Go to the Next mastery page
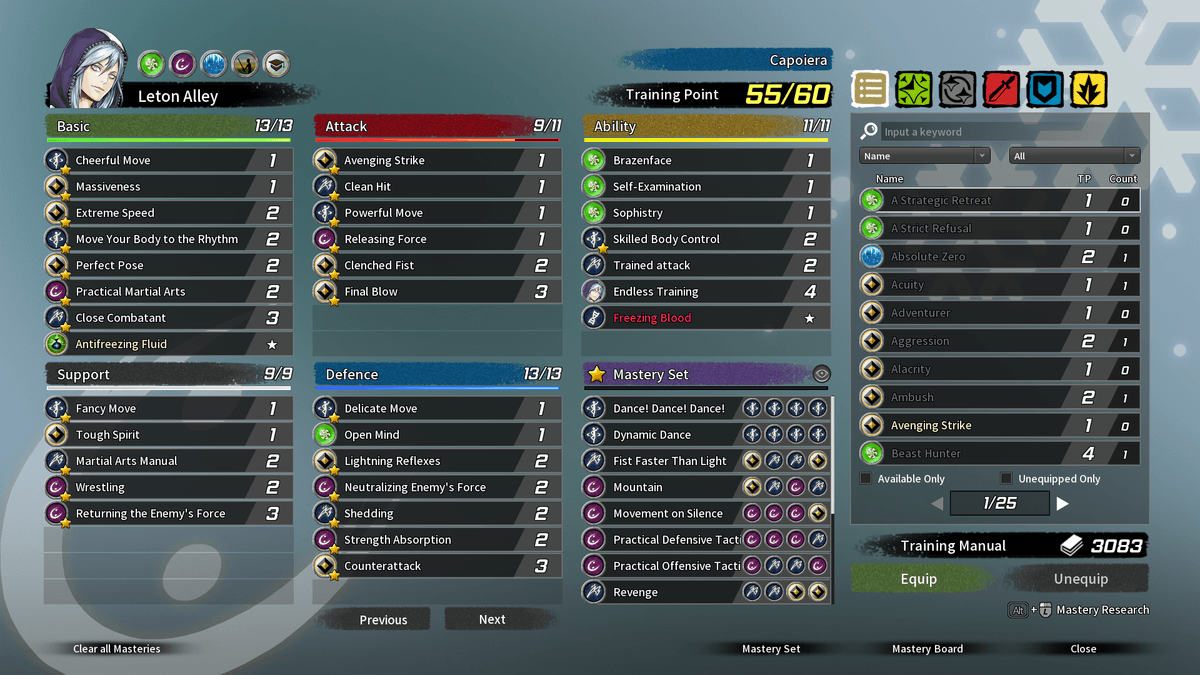Viewport: 1200px width, 675px height. coord(491,620)
